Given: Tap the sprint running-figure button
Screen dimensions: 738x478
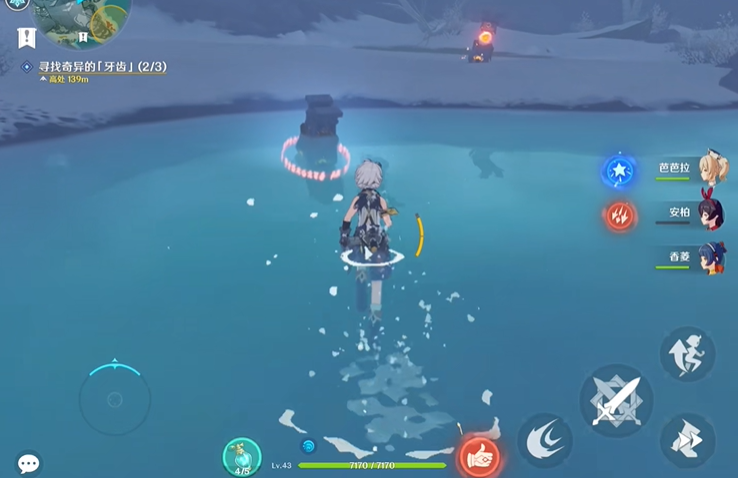Looking at the screenshot, I should [687, 354].
